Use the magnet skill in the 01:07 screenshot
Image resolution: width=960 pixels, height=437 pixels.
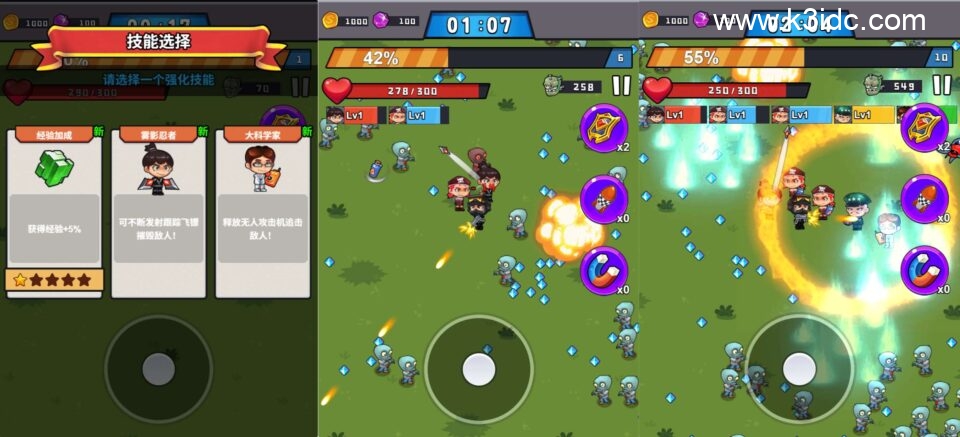[x=604, y=270]
